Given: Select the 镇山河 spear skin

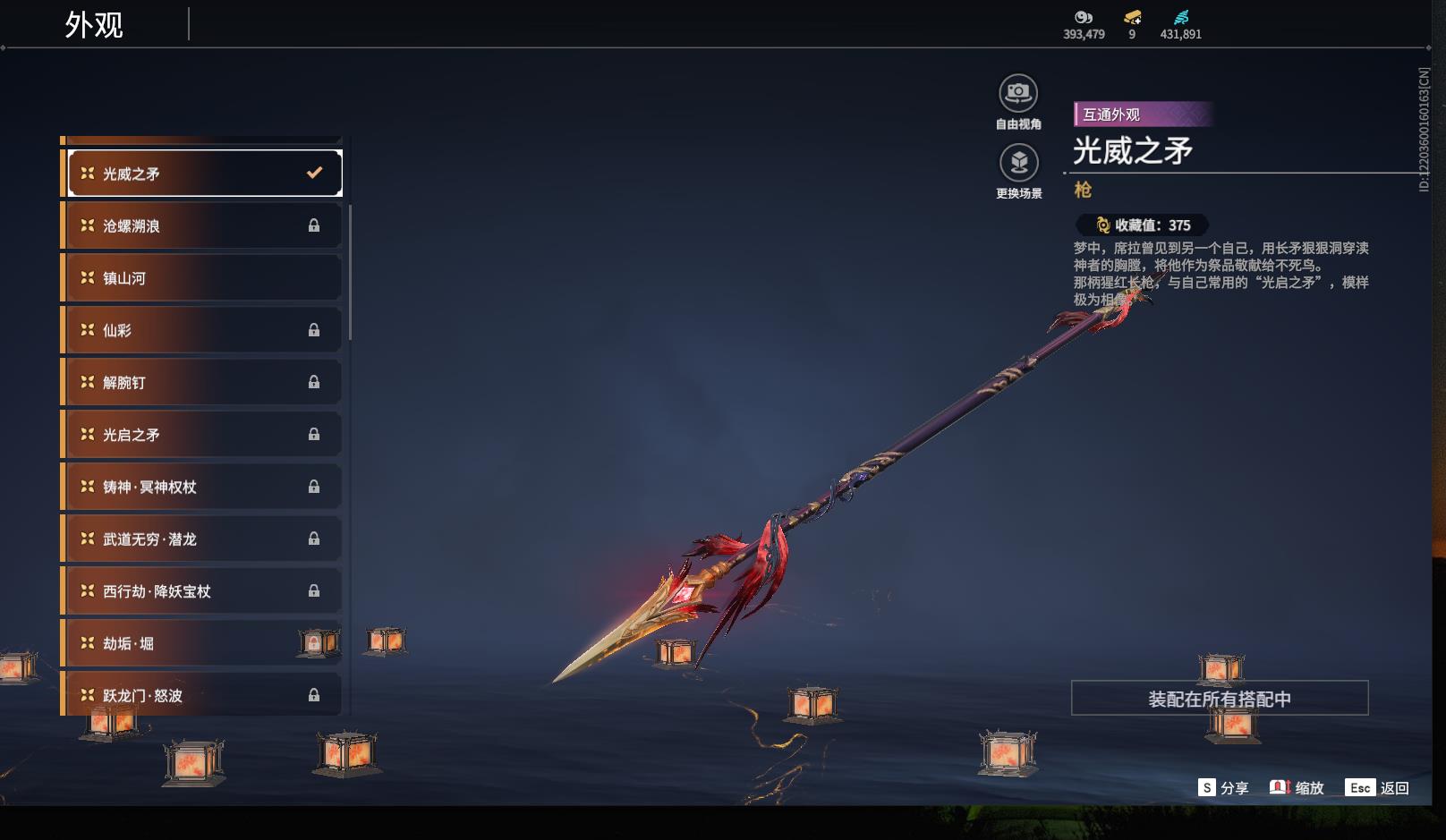Looking at the screenshot, I should [x=204, y=278].
